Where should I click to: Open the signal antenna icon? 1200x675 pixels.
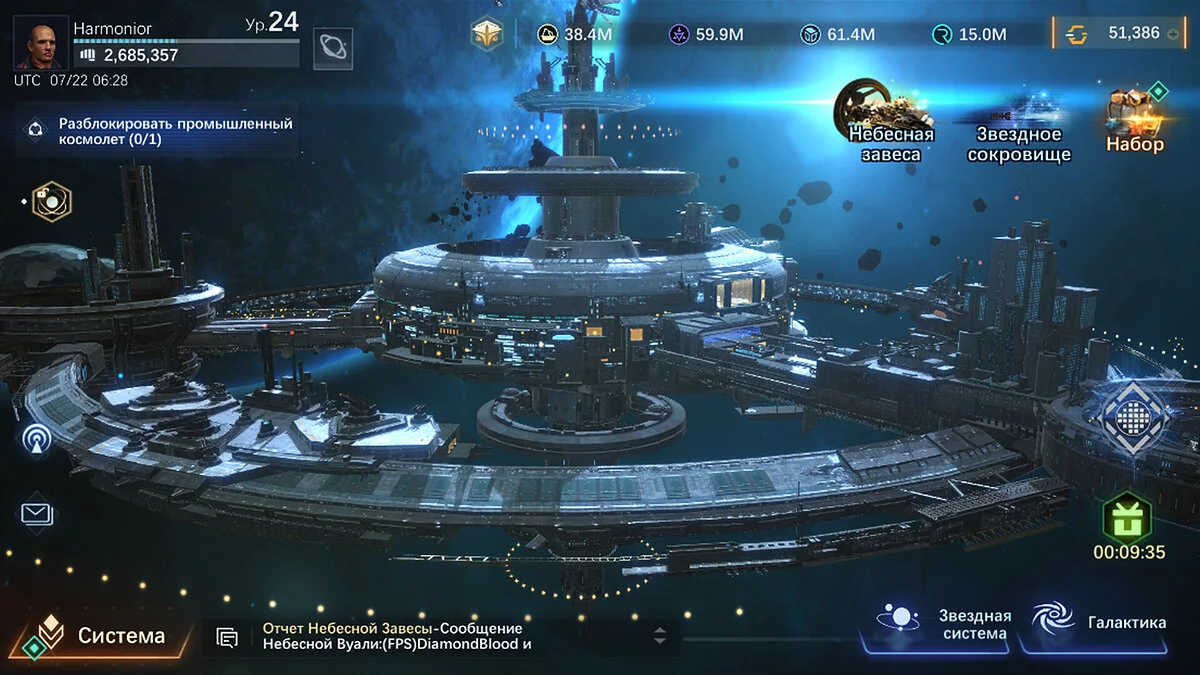click(38, 439)
